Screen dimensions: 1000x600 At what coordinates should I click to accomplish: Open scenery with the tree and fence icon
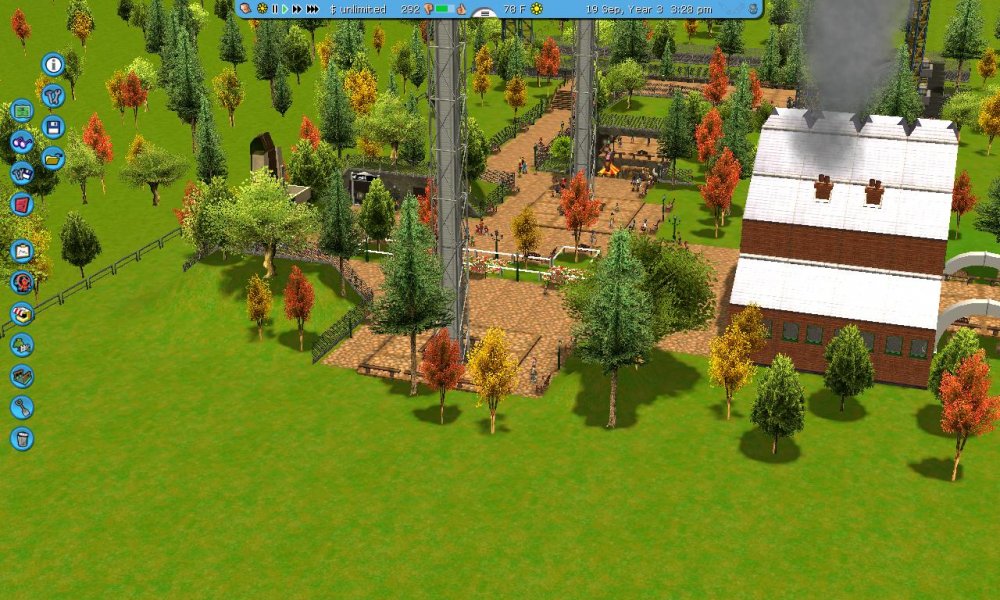tap(22, 345)
